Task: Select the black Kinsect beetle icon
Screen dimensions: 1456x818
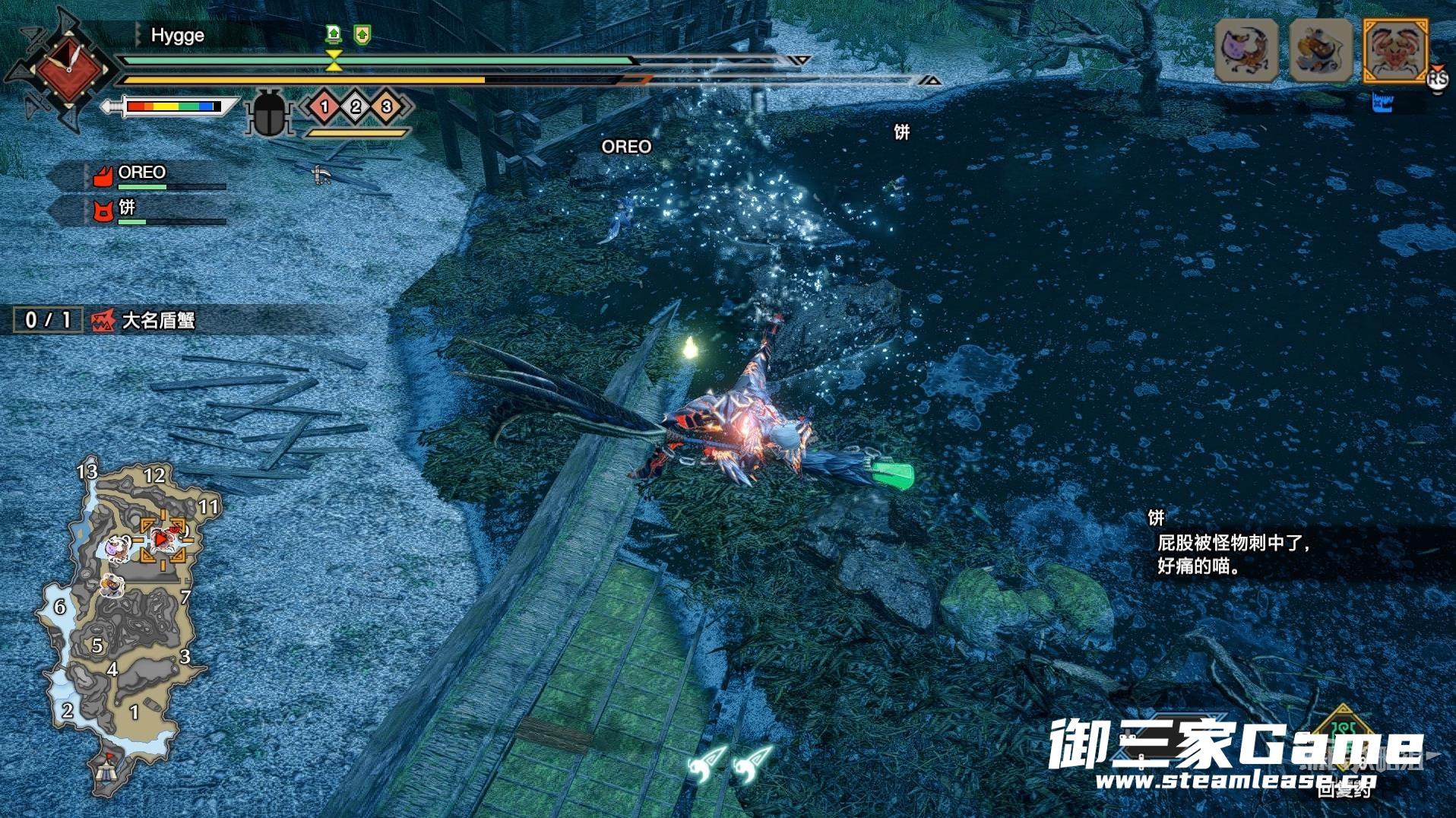Action: (268, 113)
